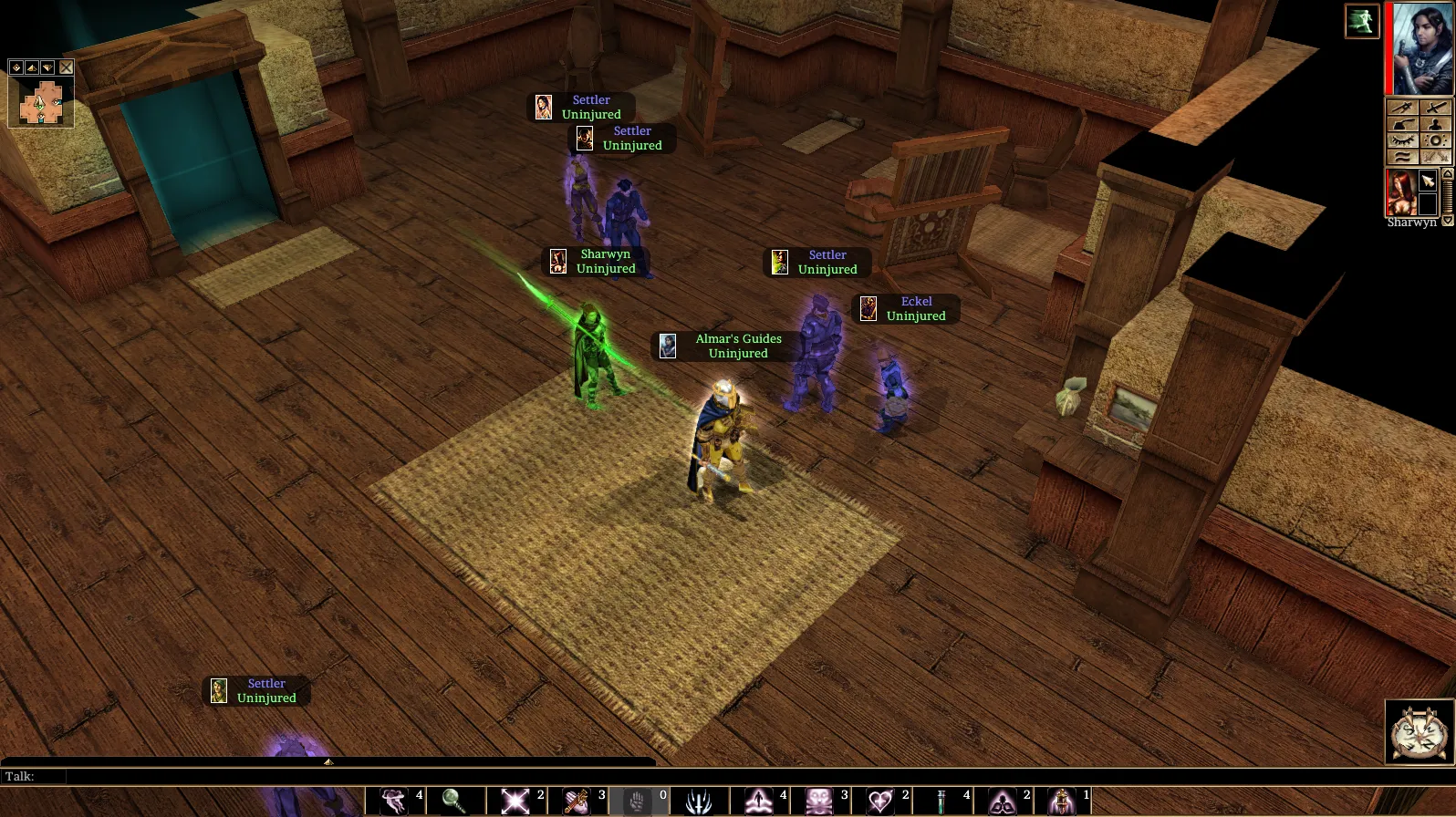Open Sharwyn's companion portrait
The height and width of the screenshot is (817, 1456).
1401,193
